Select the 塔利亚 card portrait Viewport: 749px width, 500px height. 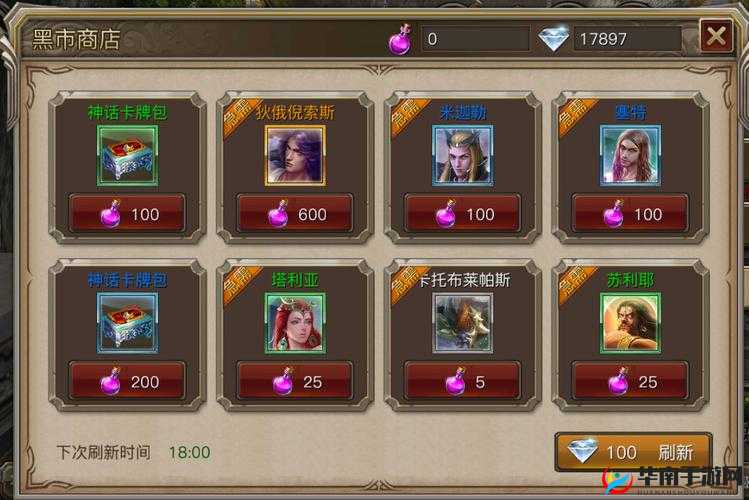[295, 322]
